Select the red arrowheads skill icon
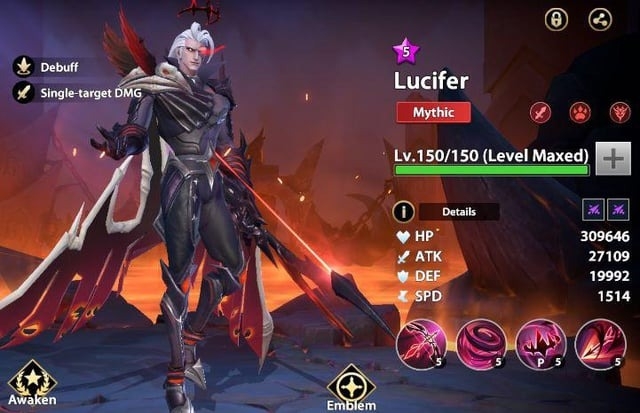Screen dimensions: 640x413 click(x=599, y=344)
